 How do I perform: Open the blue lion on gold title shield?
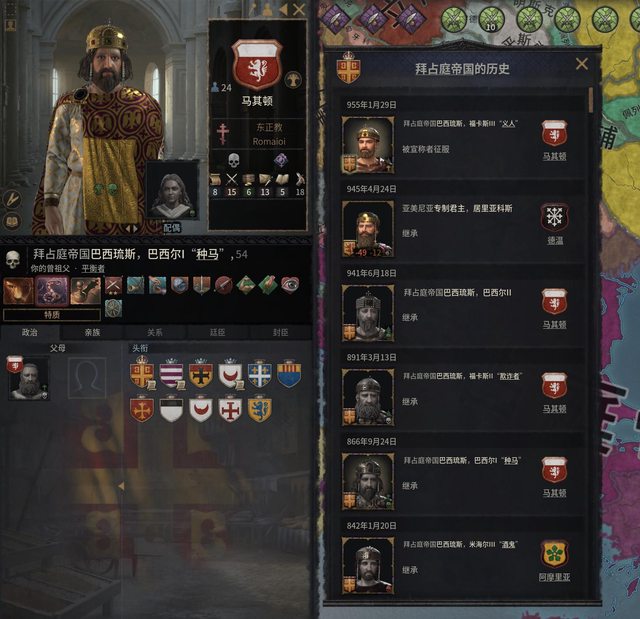tap(260, 409)
